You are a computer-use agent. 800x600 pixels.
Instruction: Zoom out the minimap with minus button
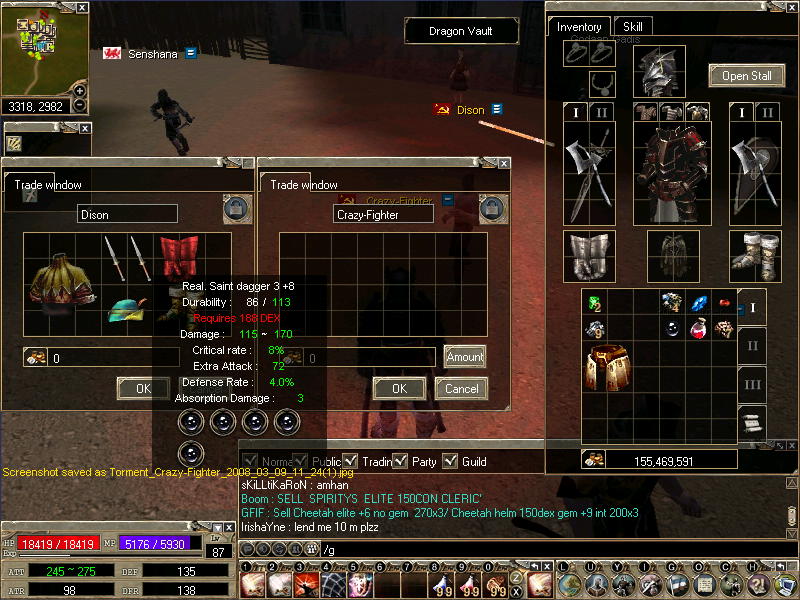point(80,104)
